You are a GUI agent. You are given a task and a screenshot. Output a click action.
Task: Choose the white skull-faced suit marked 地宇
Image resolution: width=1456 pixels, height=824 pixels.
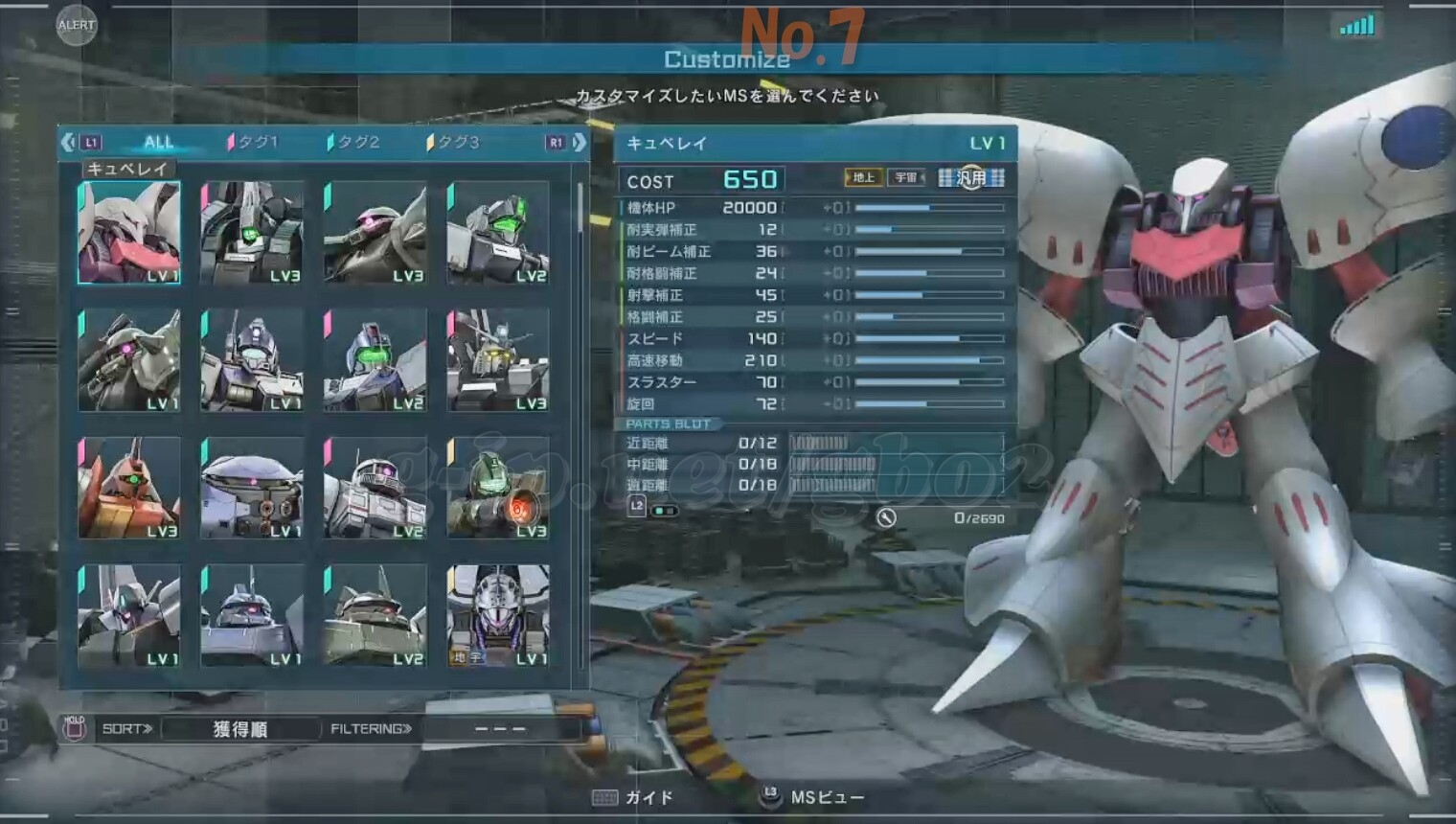click(498, 615)
